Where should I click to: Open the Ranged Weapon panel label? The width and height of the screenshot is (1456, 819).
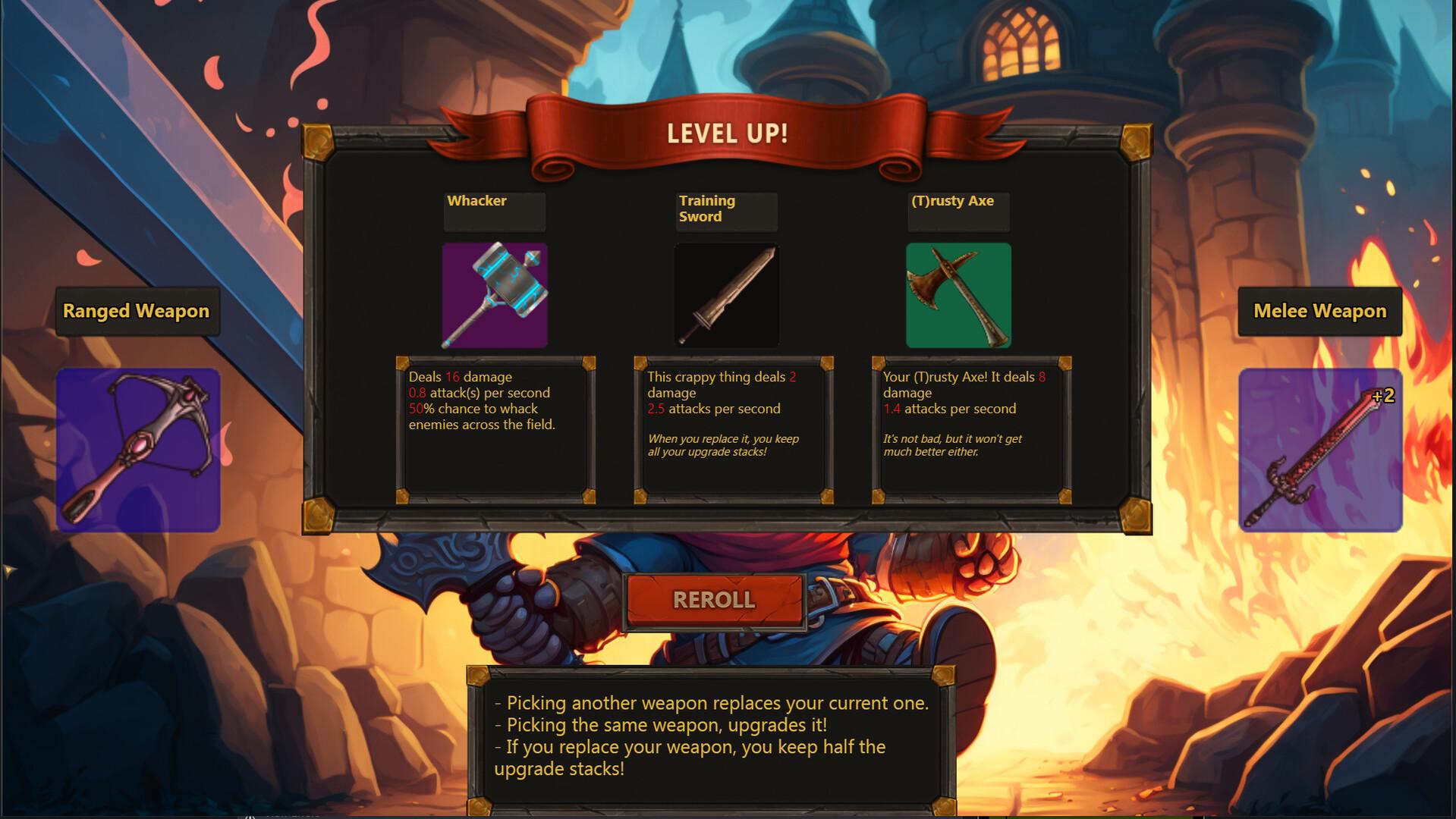click(x=137, y=311)
